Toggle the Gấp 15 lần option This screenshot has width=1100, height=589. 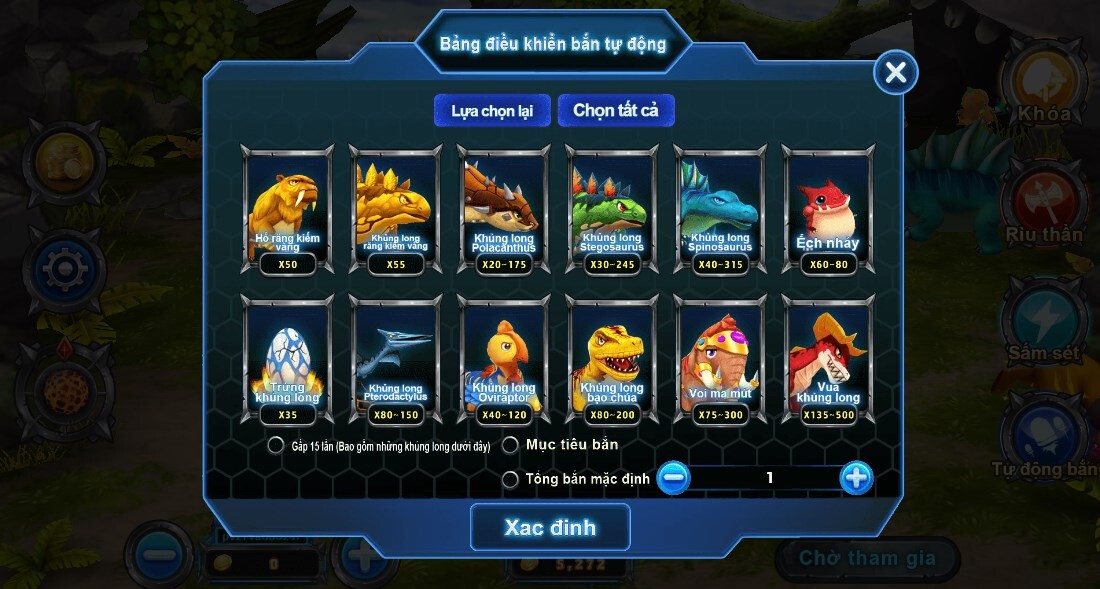pos(276,446)
